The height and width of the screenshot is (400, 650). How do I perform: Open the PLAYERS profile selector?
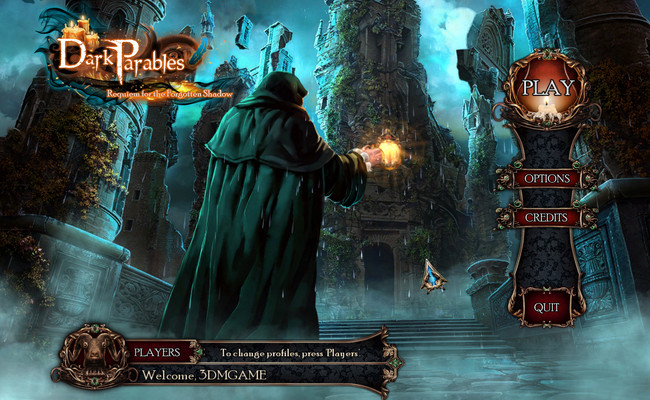158,352
